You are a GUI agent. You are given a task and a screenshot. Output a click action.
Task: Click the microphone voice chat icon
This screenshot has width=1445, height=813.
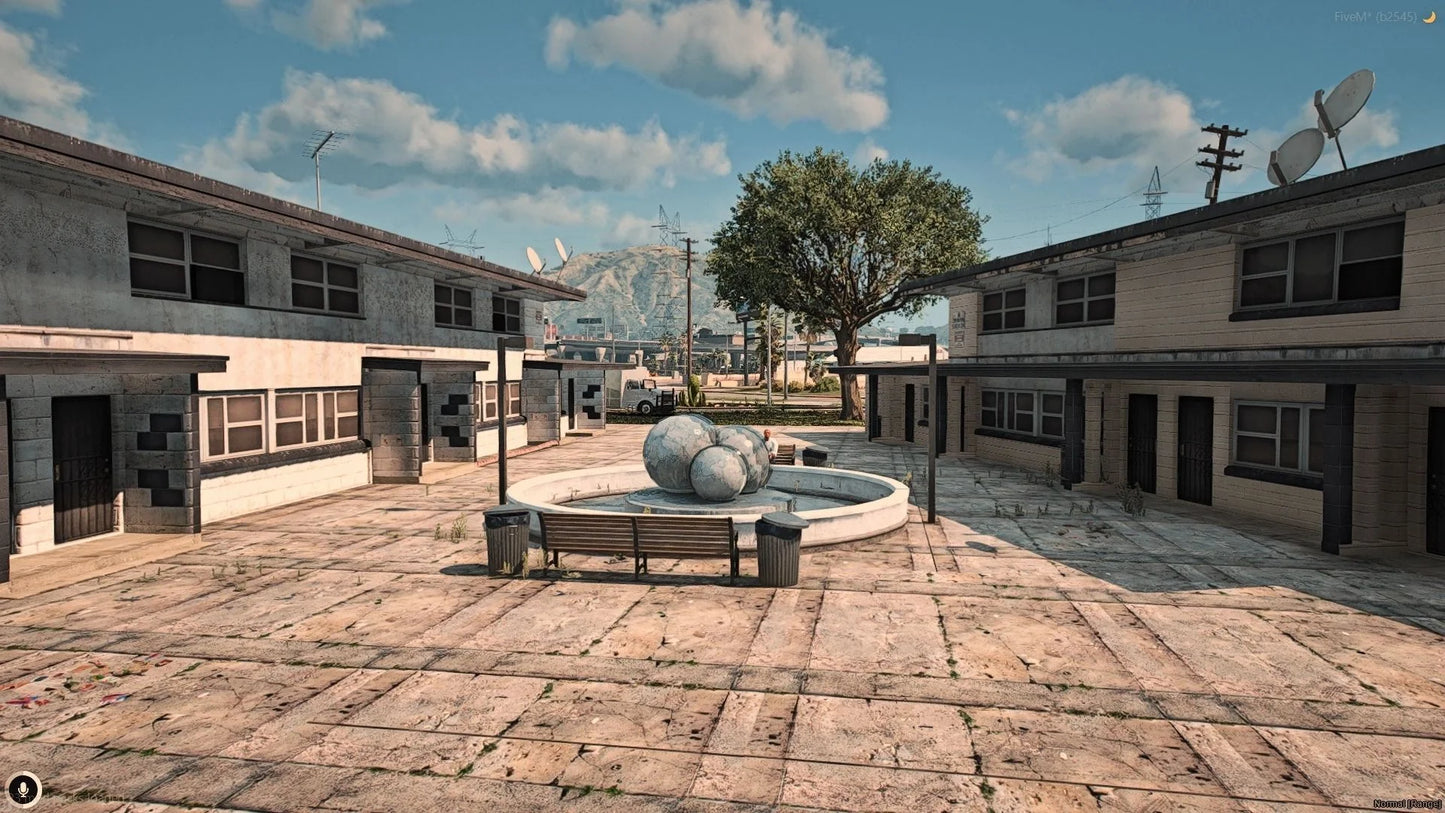click(x=23, y=789)
